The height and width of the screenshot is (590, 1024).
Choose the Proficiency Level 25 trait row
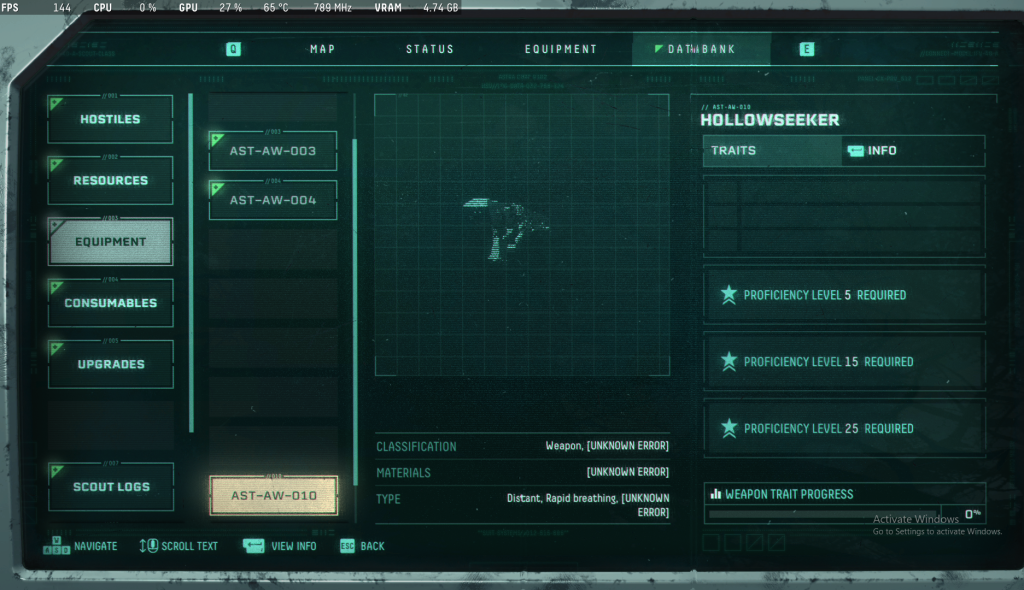[844, 428]
